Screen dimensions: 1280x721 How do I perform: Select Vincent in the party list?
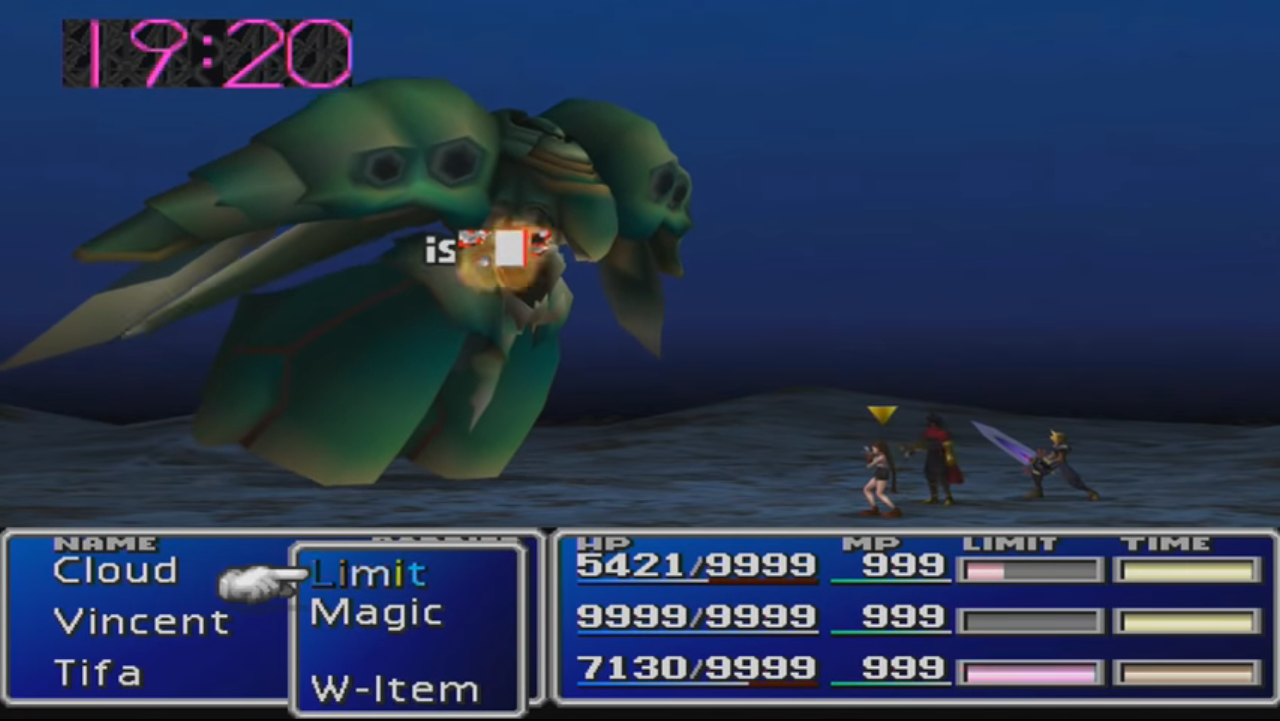tap(142, 622)
